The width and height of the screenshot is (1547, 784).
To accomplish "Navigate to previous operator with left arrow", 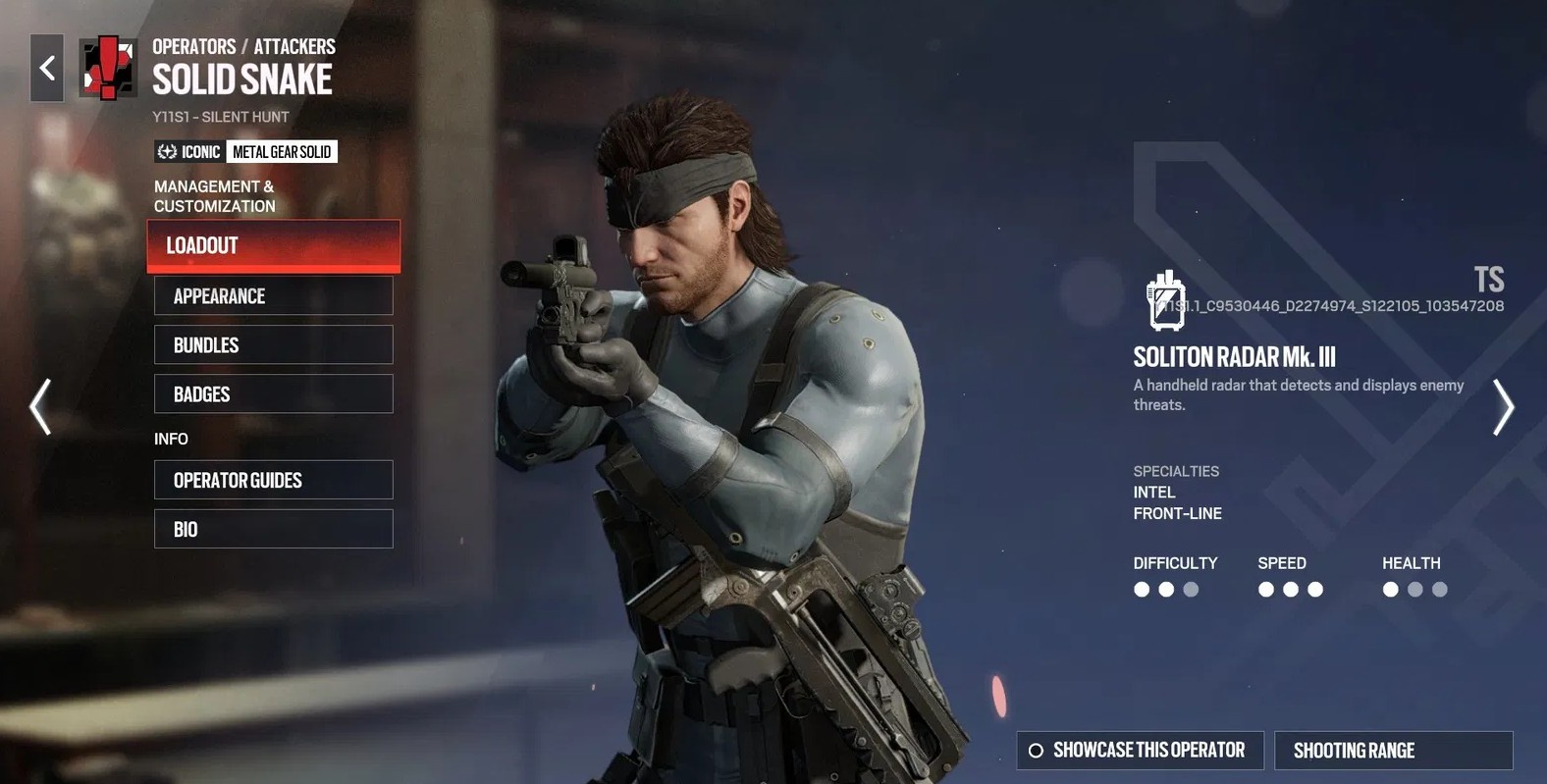I will [39, 406].
